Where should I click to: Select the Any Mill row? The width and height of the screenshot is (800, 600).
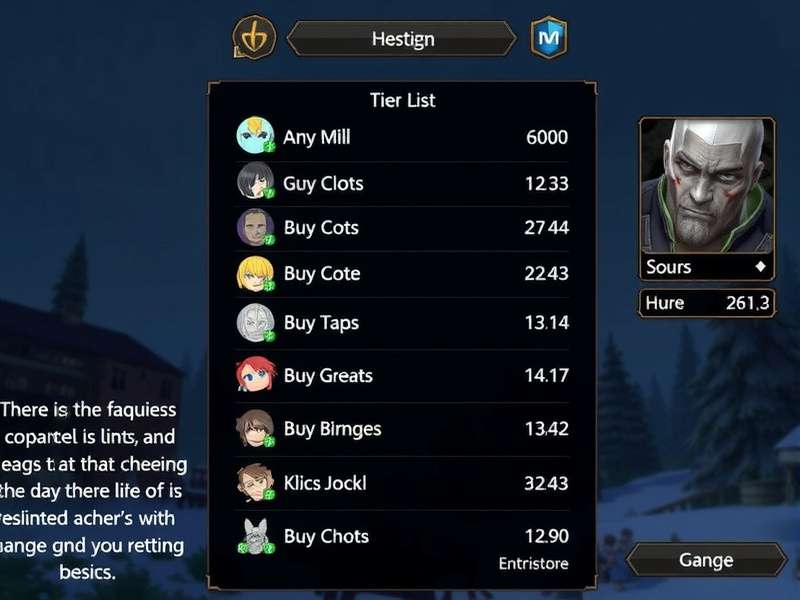click(402, 137)
